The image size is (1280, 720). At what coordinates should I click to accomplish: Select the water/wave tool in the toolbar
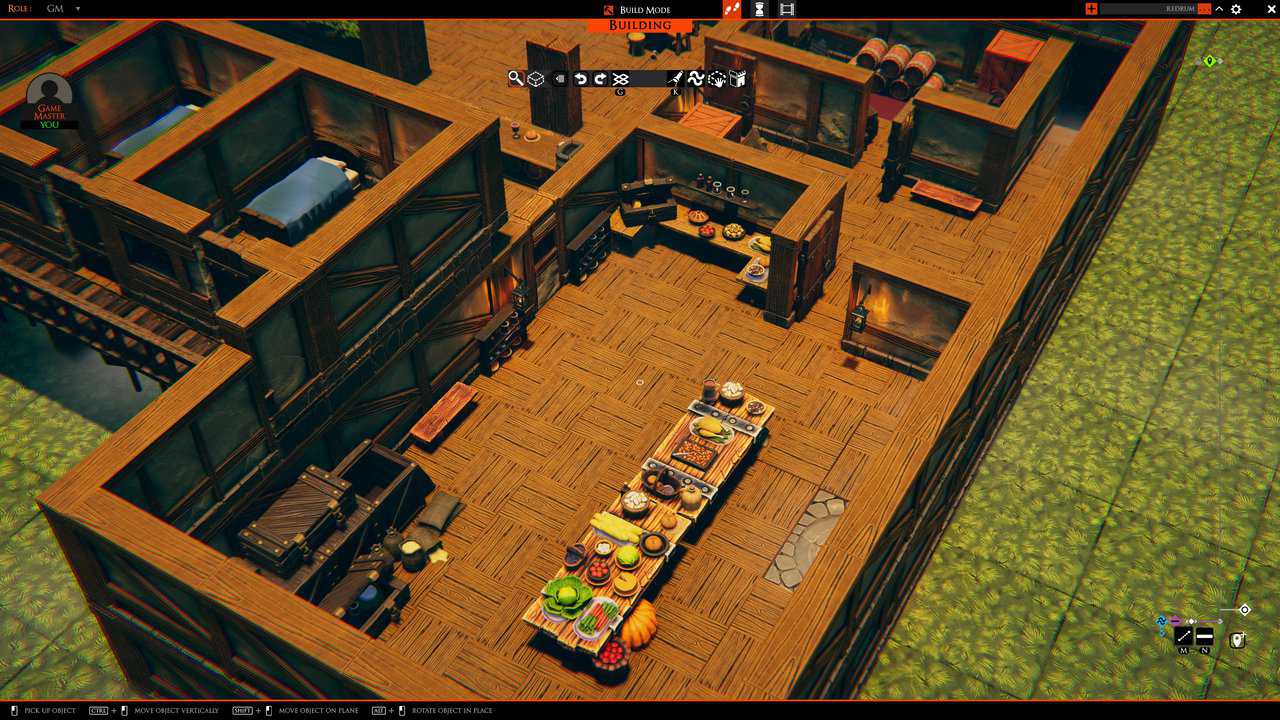tap(696, 78)
